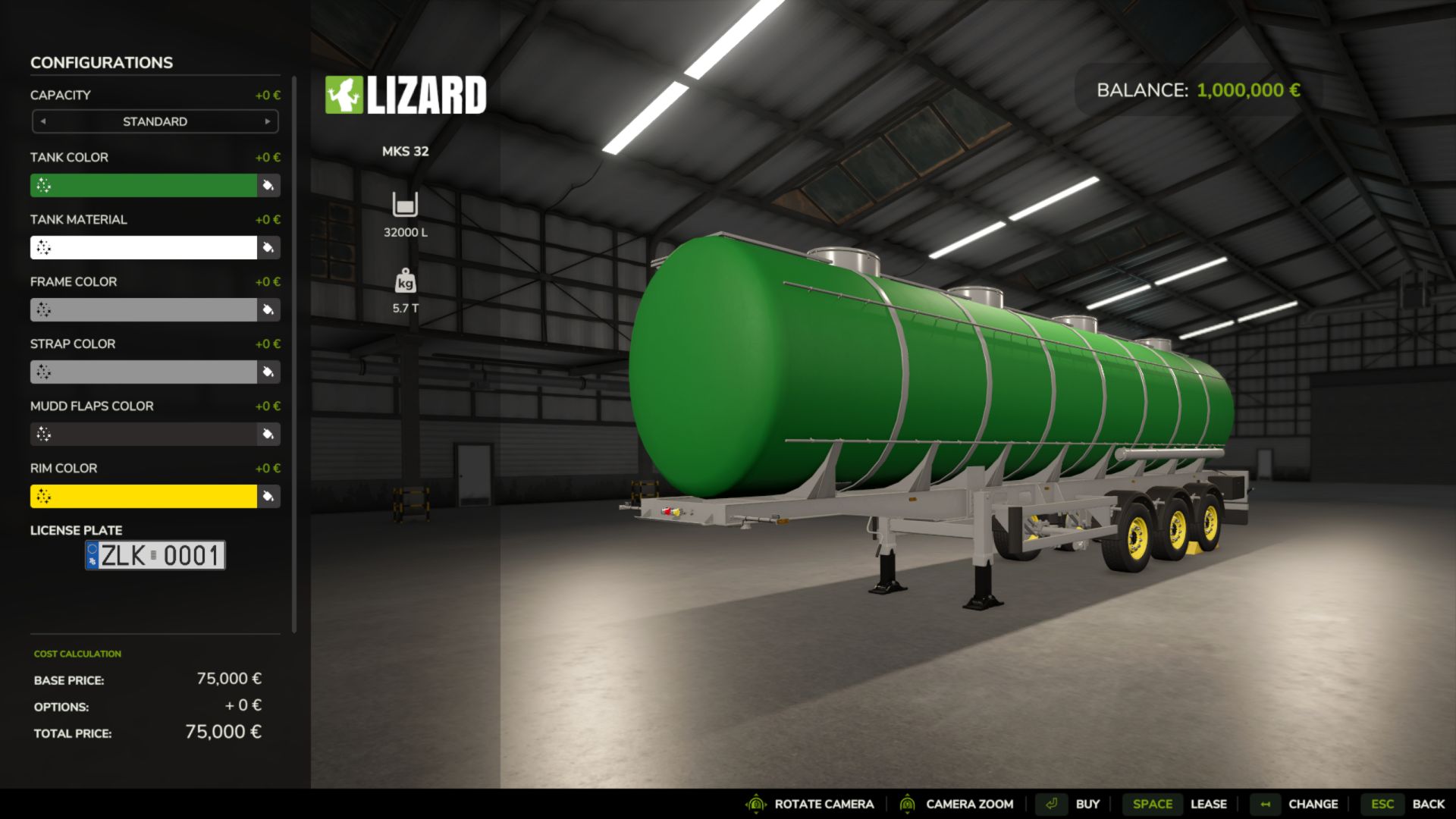Select previous capacity option with left arrow
This screenshot has width=1456, height=819.
[x=43, y=121]
